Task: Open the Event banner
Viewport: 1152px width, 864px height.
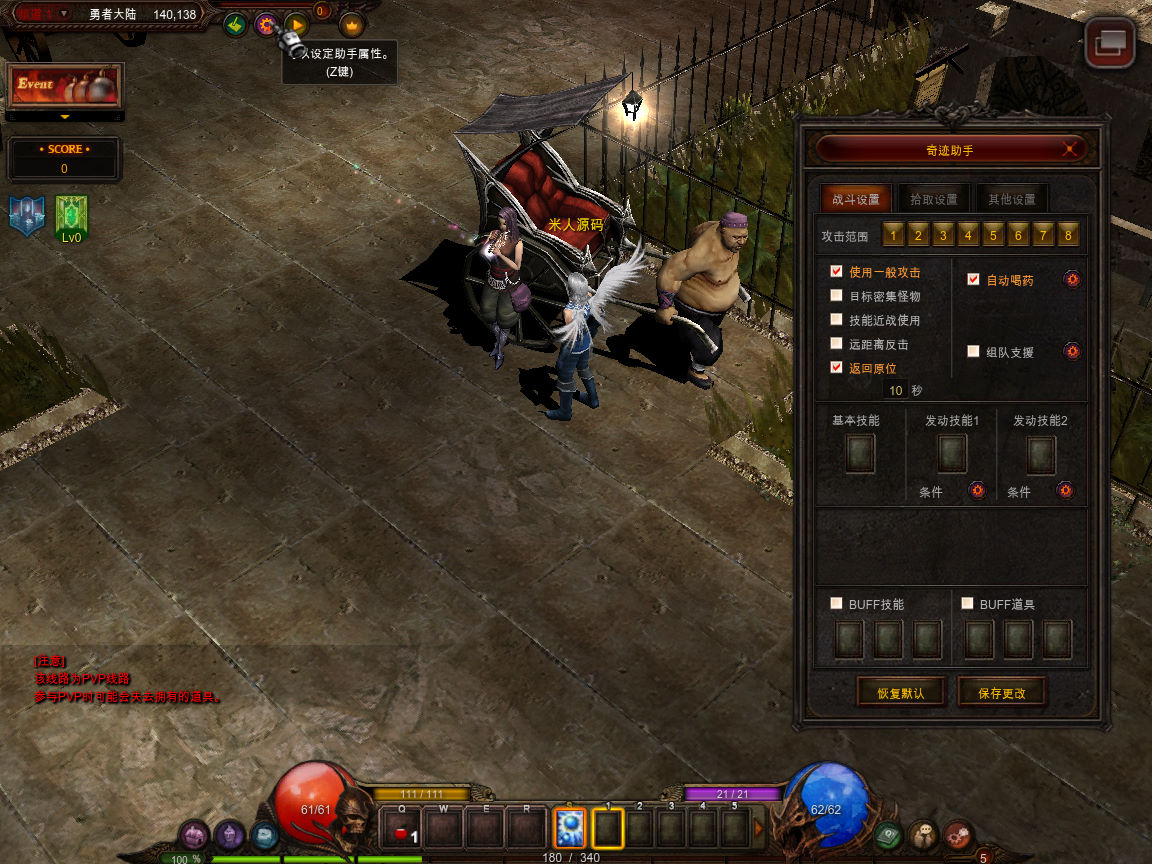Action: click(x=65, y=86)
